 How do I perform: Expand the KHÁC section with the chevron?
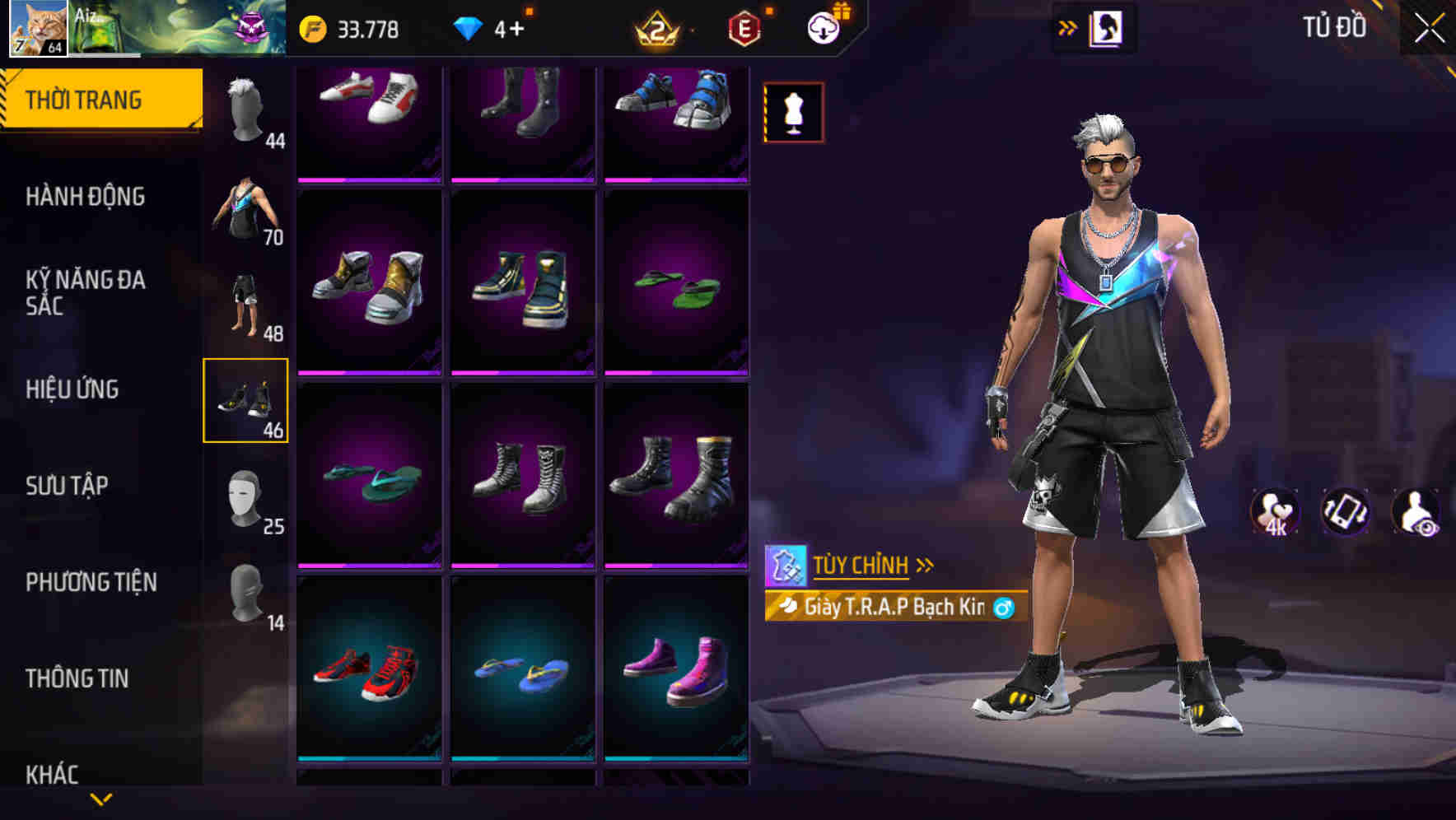(x=100, y=797)
